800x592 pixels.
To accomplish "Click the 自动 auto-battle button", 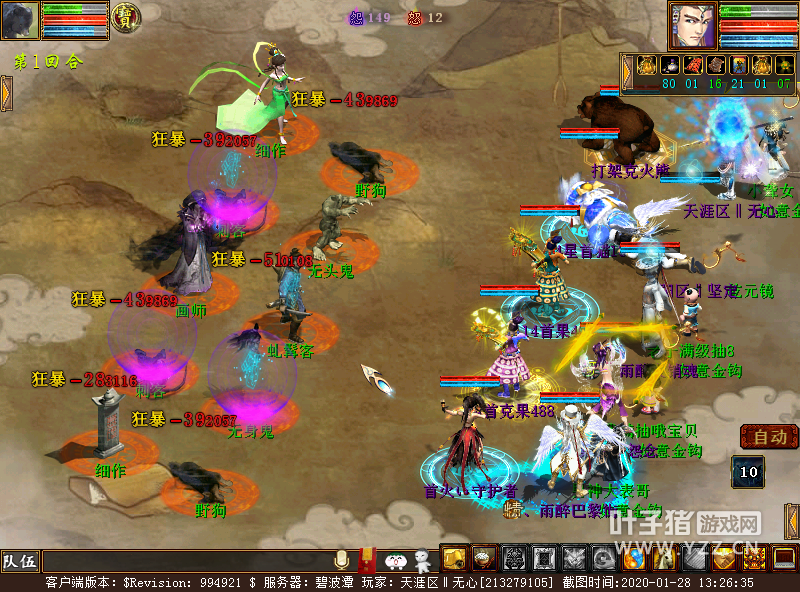I will click(769, 437).
